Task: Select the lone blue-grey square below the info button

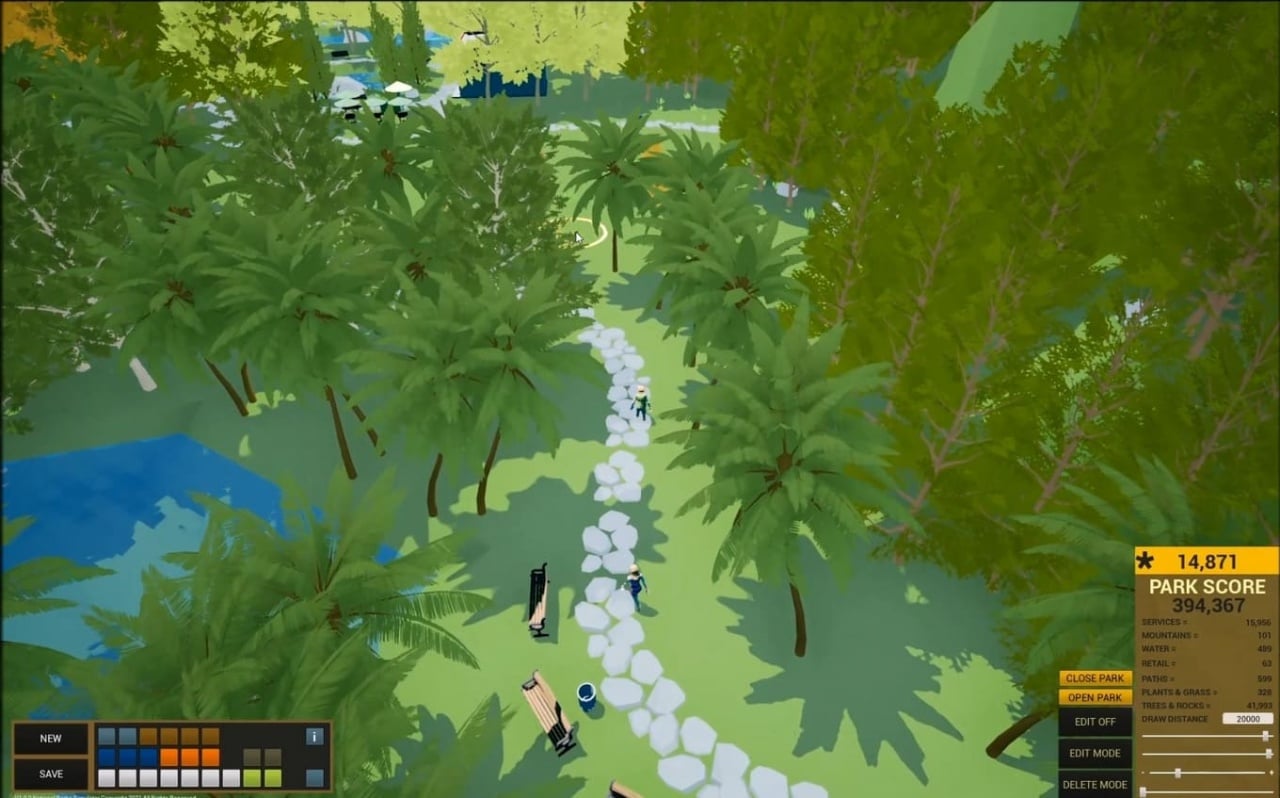Action: (315, 778)
